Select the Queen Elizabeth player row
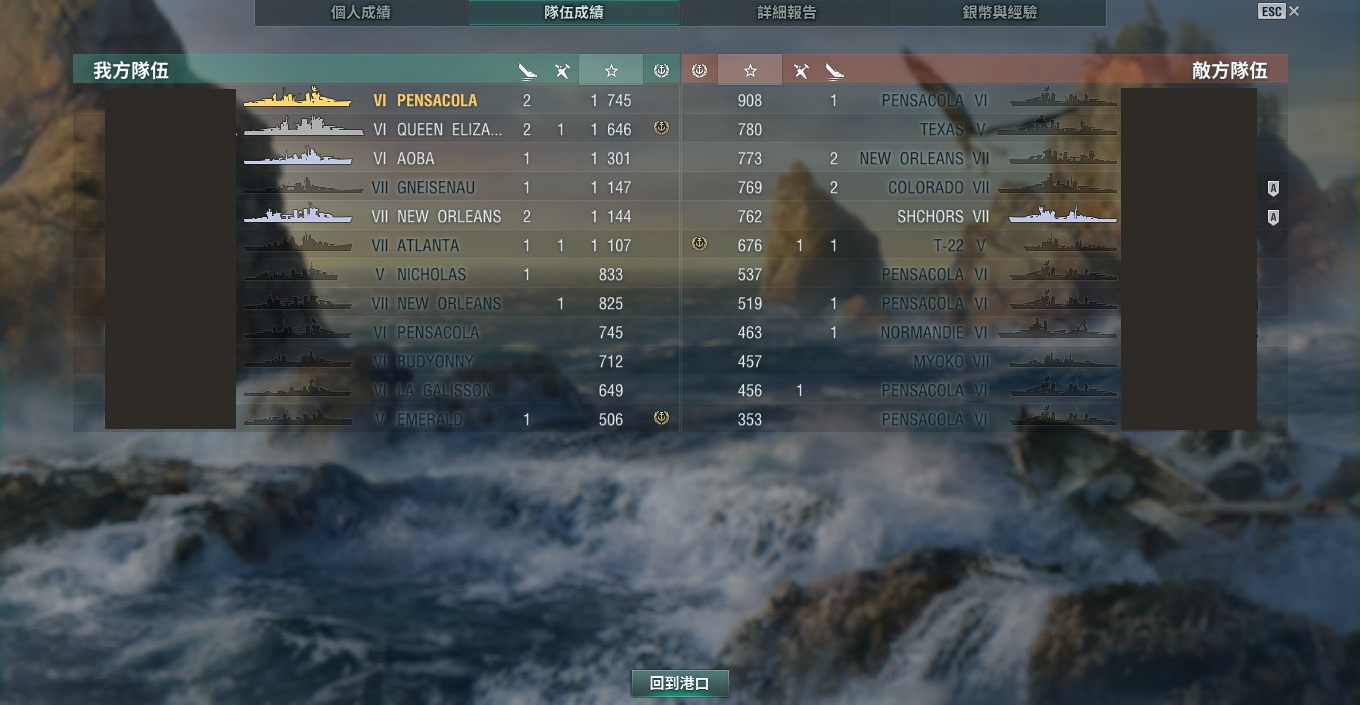The image size is (1360, 705). [448, 129]
